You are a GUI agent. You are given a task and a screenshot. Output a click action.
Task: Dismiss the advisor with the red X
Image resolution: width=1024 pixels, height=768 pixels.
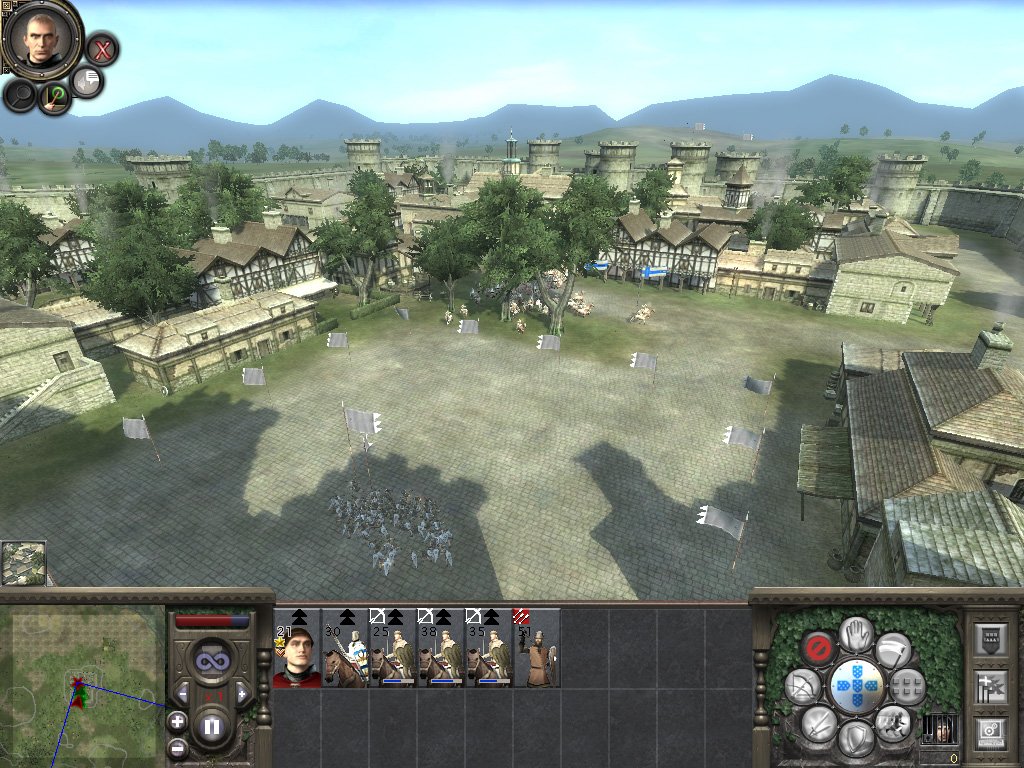point(101,48)
